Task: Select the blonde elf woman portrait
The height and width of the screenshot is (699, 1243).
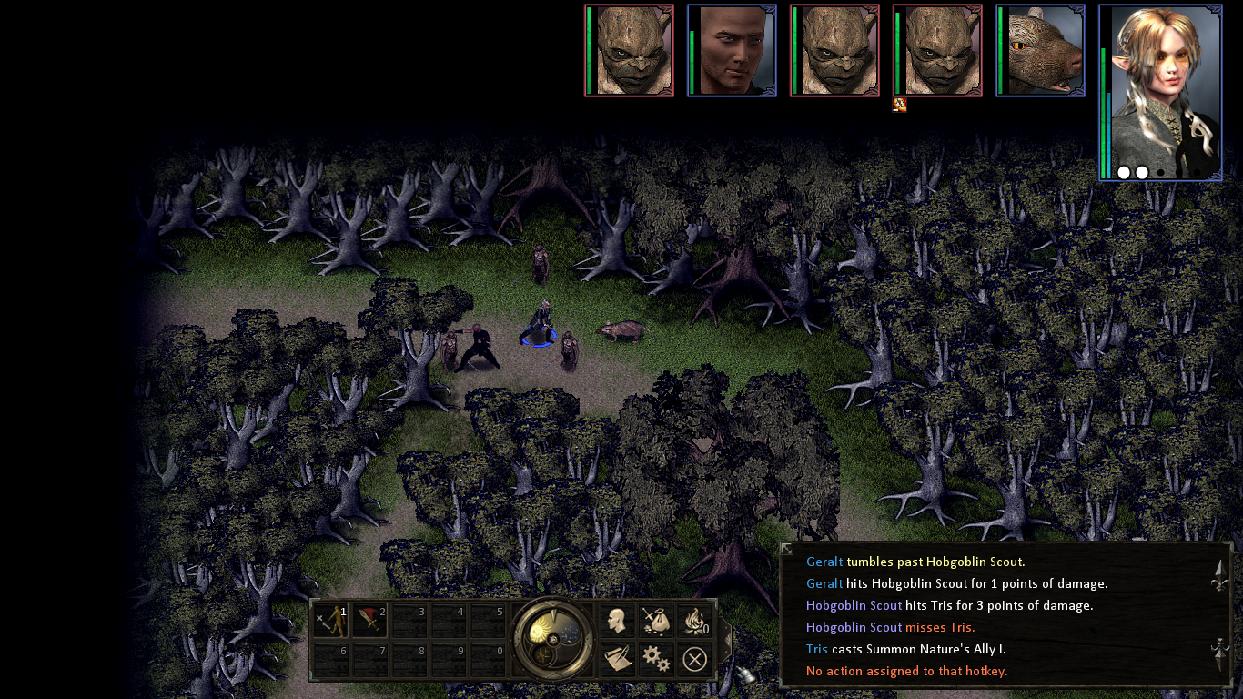Action: coord(1160,92)
